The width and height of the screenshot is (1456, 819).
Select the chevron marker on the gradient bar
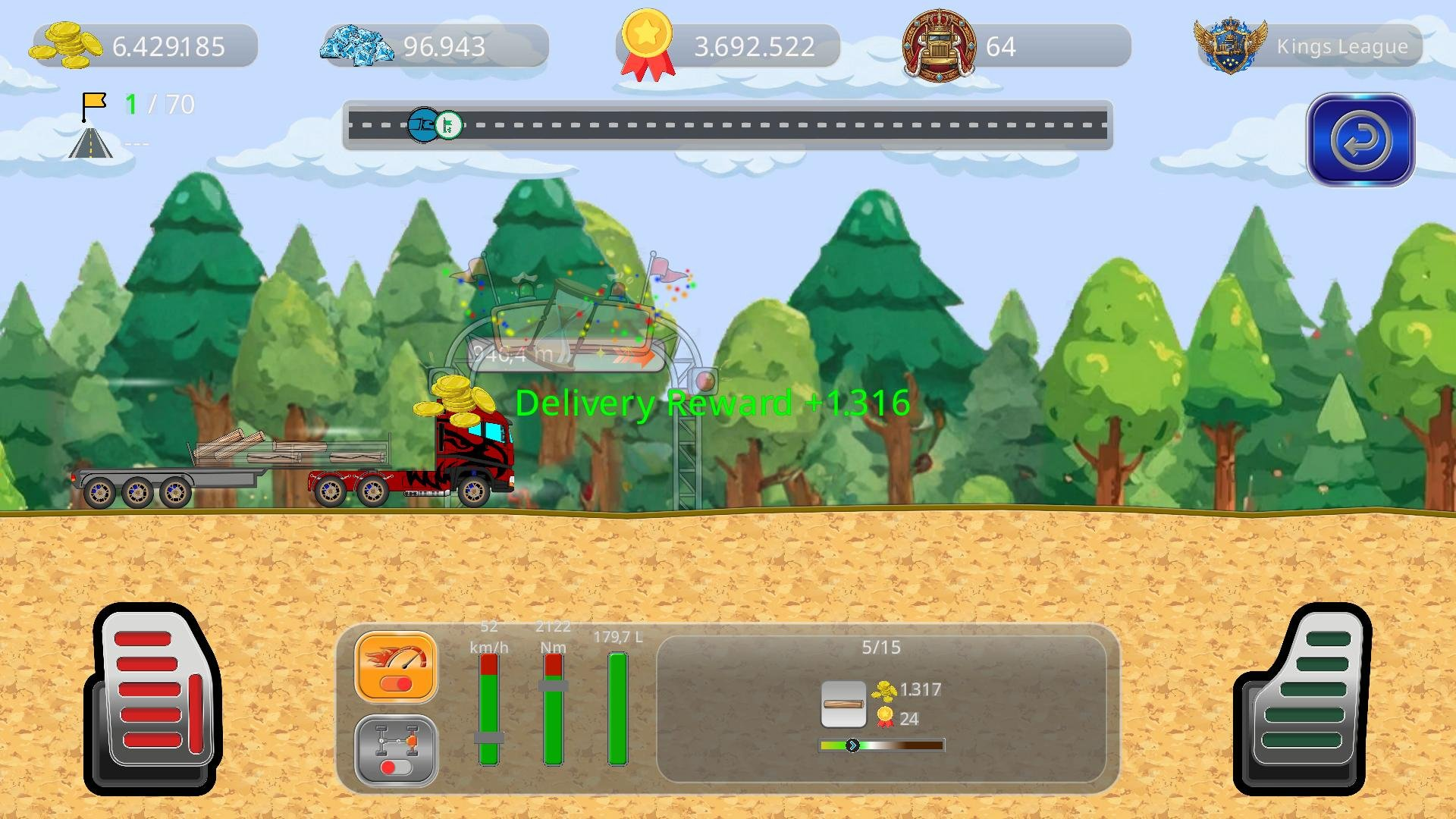pyautogui.click(x=852, y=745)
